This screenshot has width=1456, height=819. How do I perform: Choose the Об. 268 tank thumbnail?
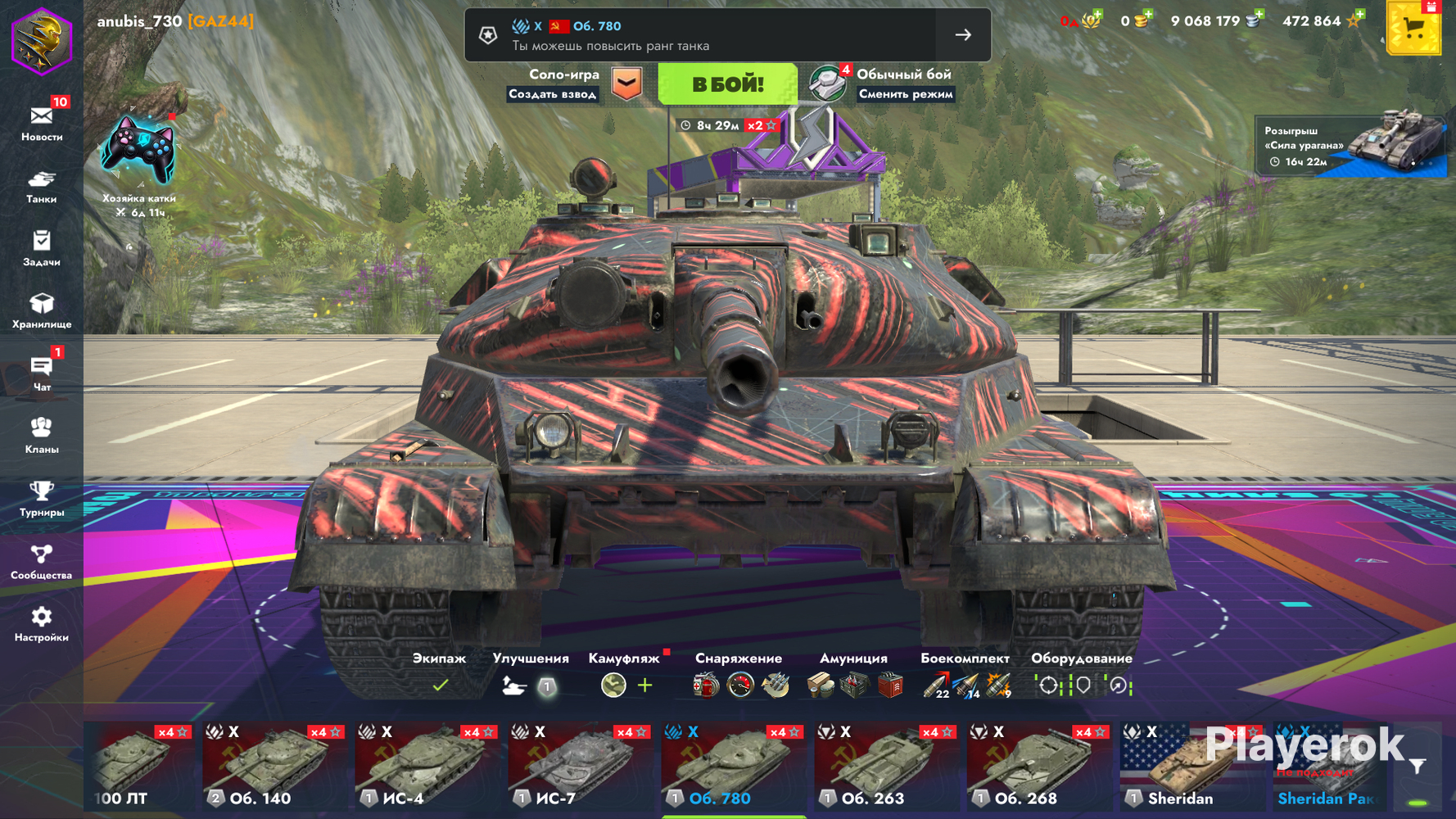point(1039,767)
